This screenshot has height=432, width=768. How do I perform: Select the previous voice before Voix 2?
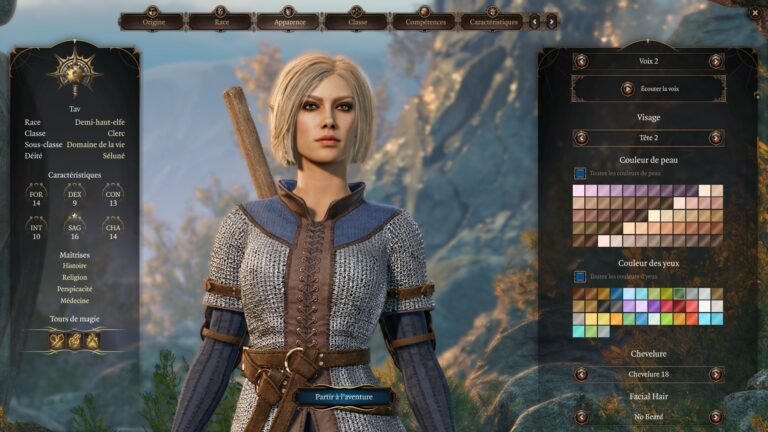(x=581, y=61)
